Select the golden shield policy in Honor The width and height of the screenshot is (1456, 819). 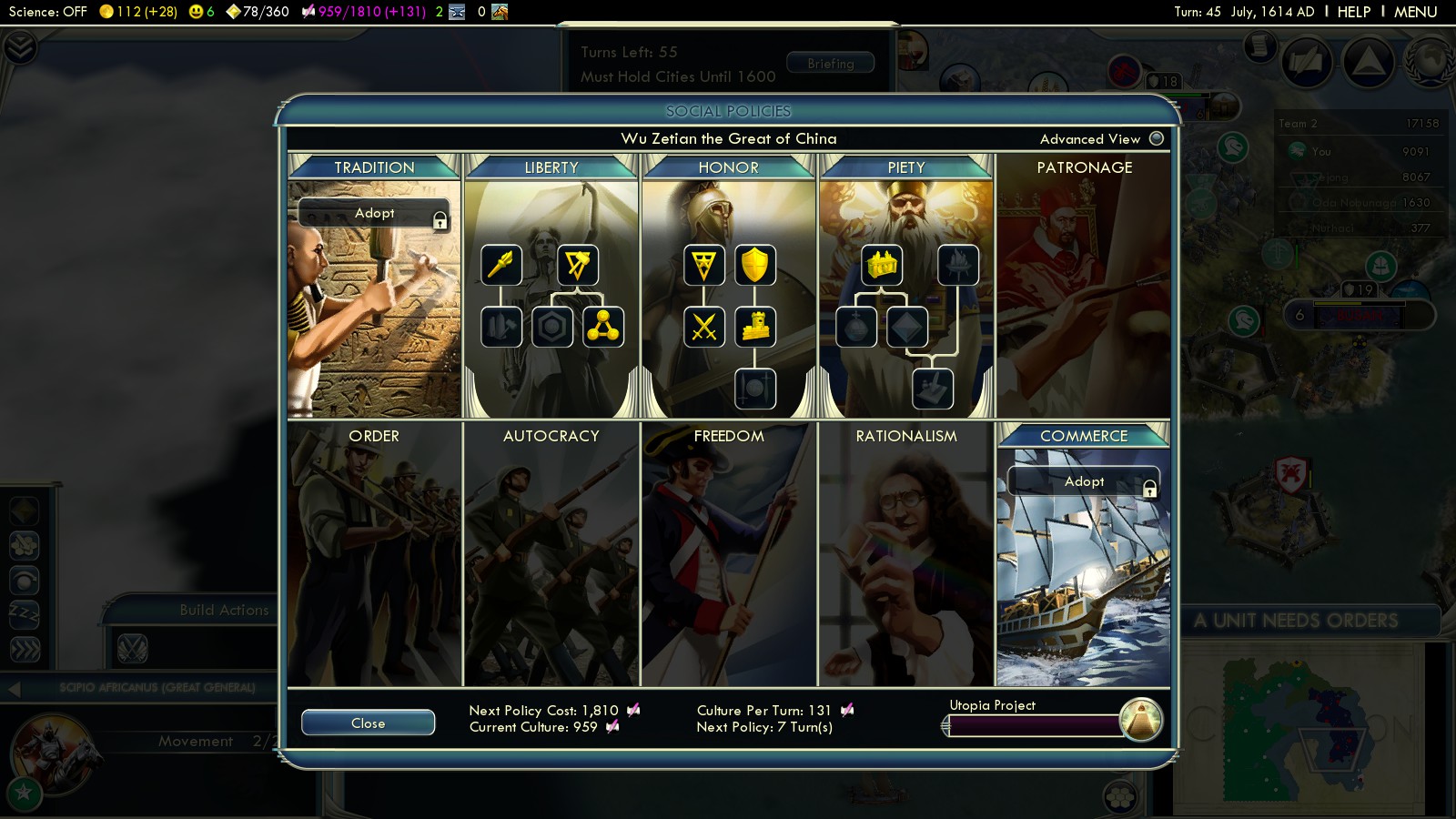(755, 265)
